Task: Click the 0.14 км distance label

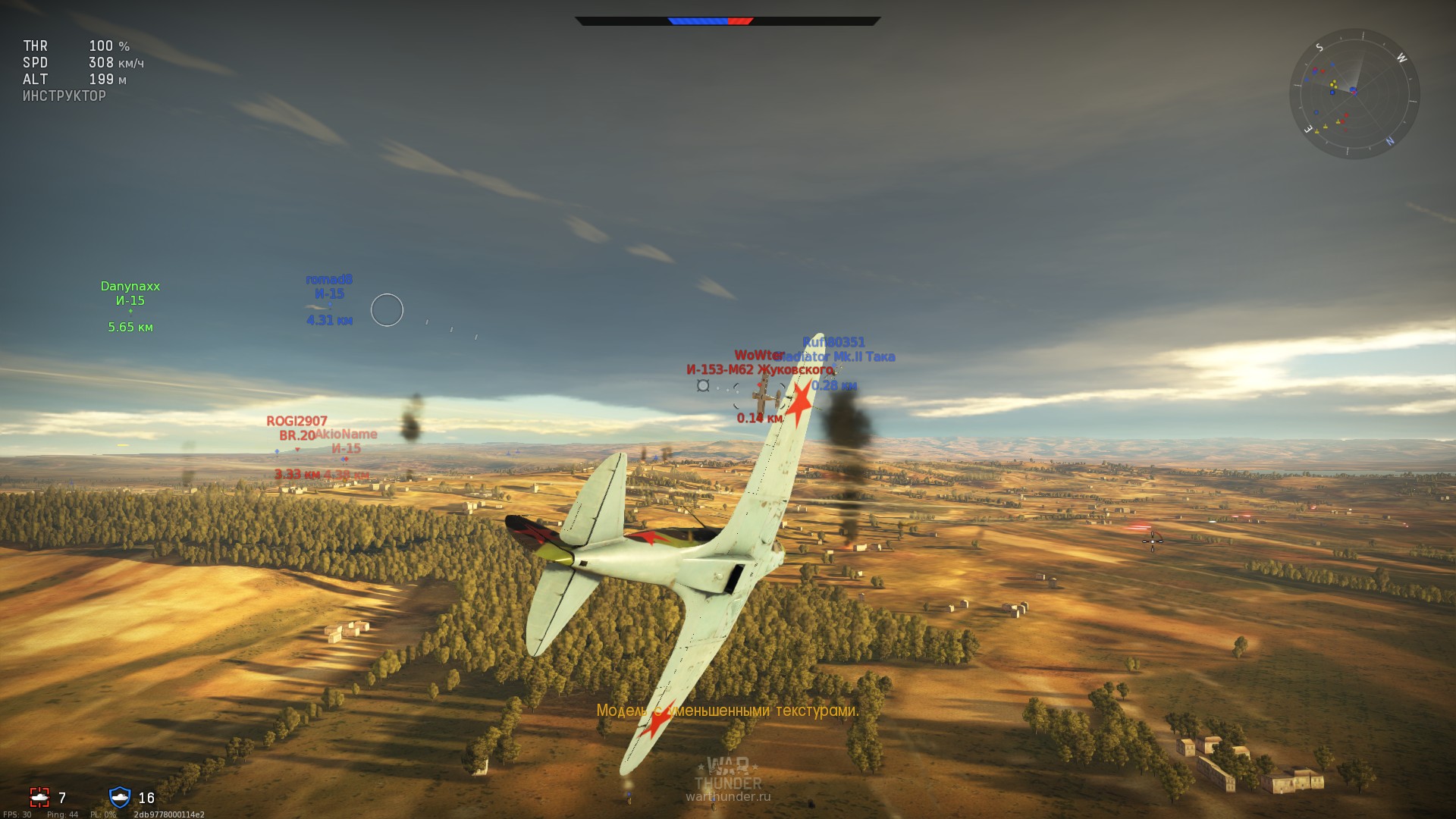Action: tap(758, 416)
